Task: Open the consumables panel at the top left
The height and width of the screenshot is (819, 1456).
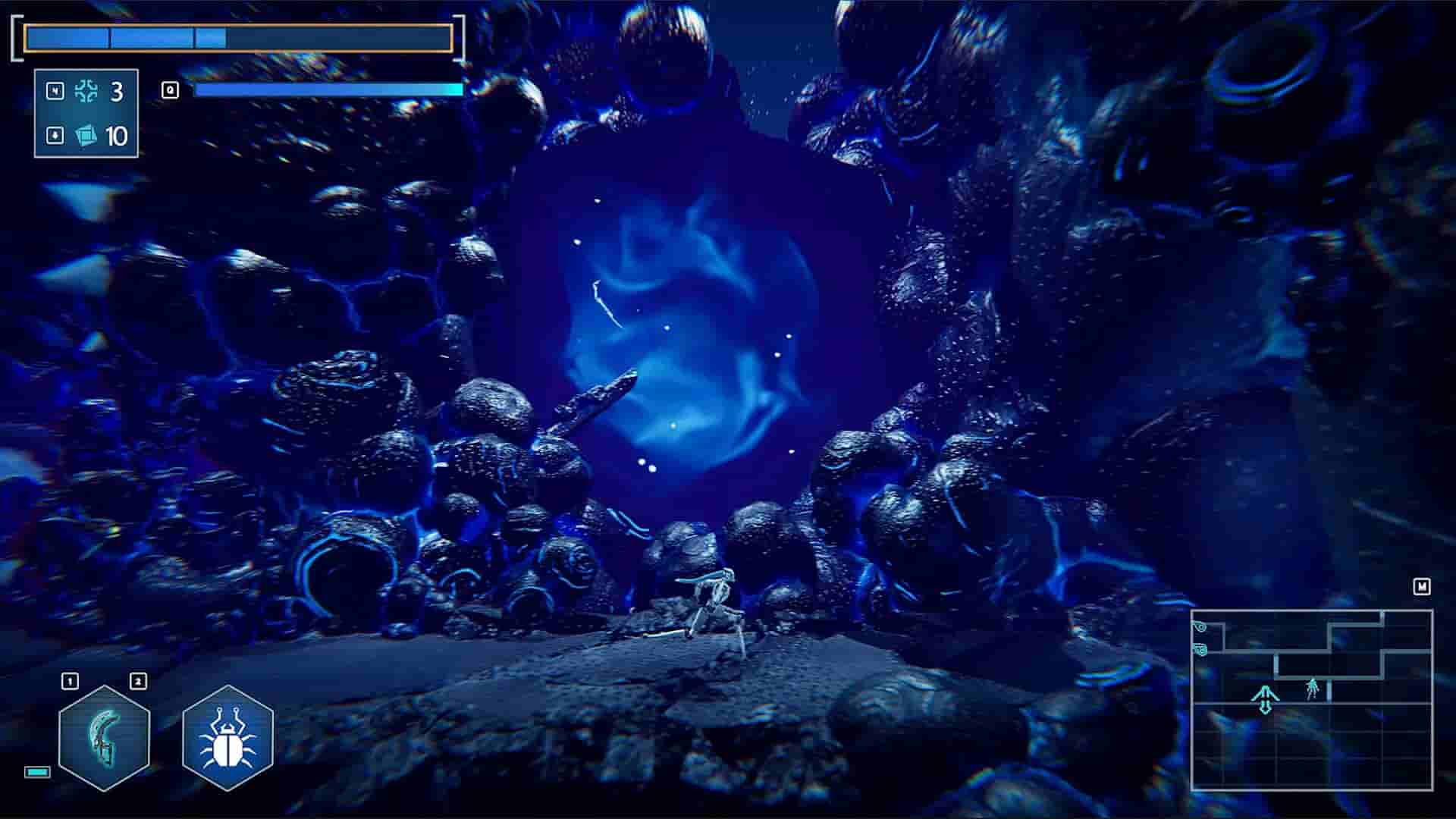Action: pyautogui.click(x=85, y=114)
